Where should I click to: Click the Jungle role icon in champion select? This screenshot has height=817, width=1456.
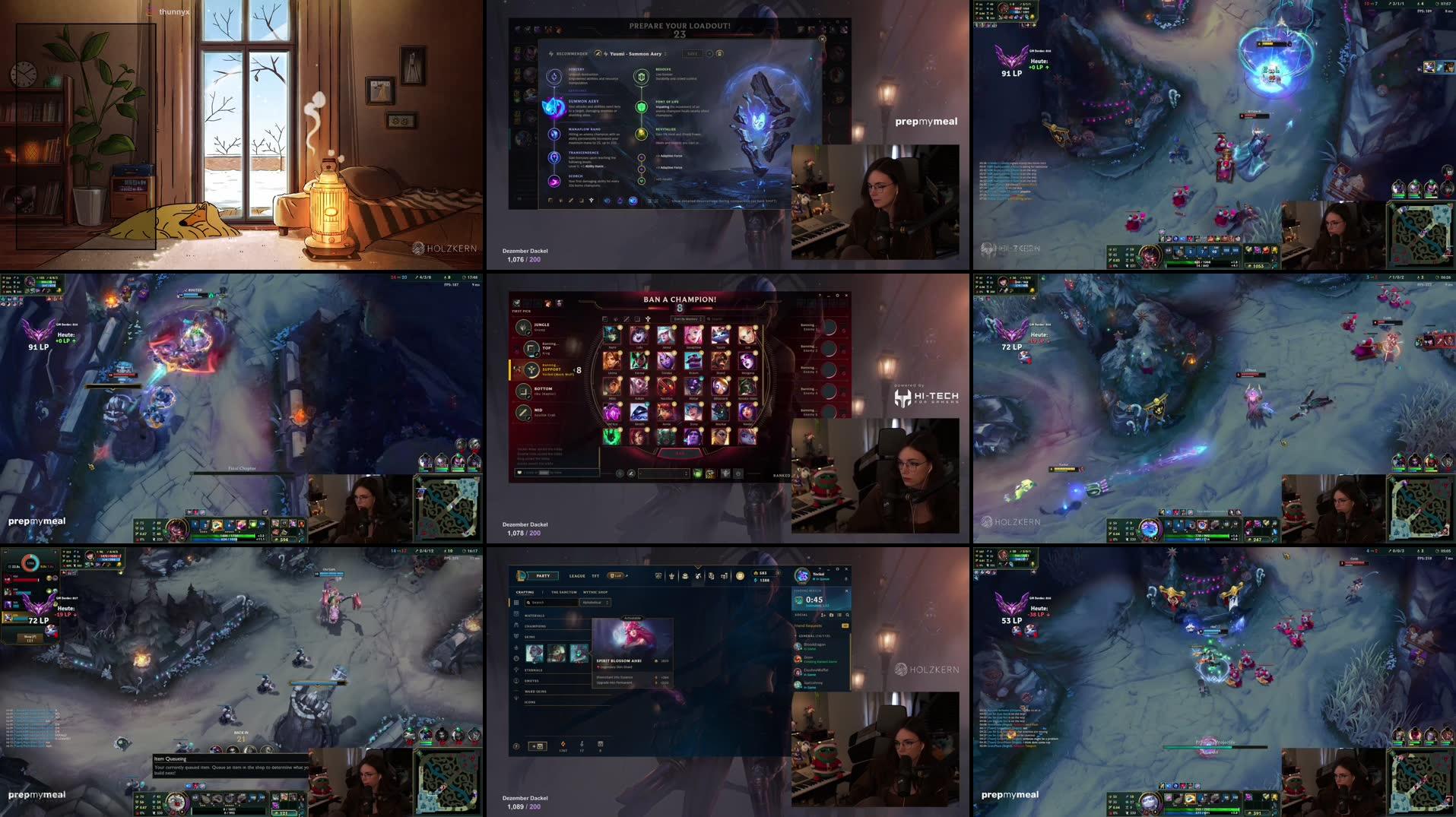tap(524, 328)
